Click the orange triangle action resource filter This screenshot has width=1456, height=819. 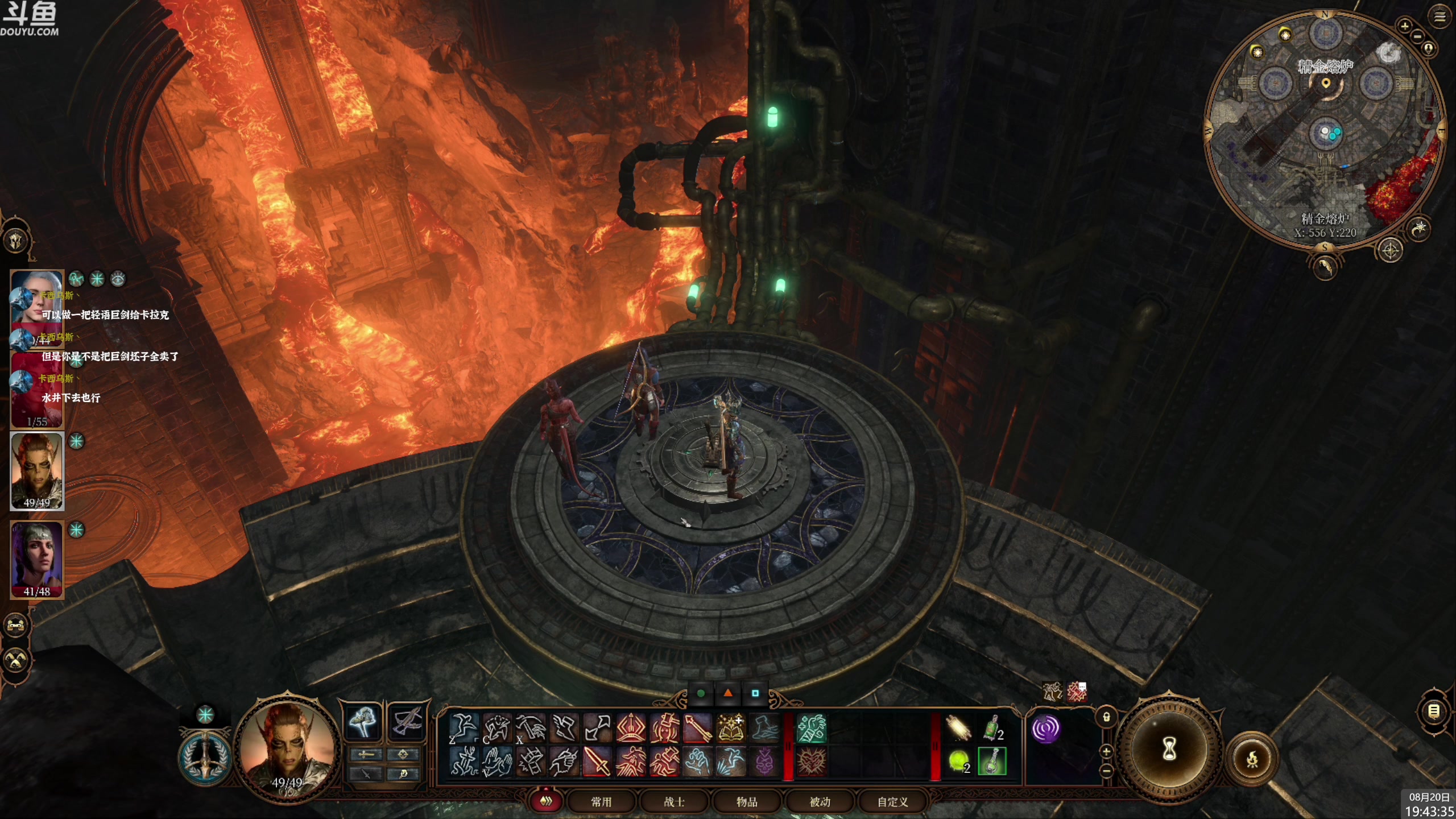tap(728, 693)
